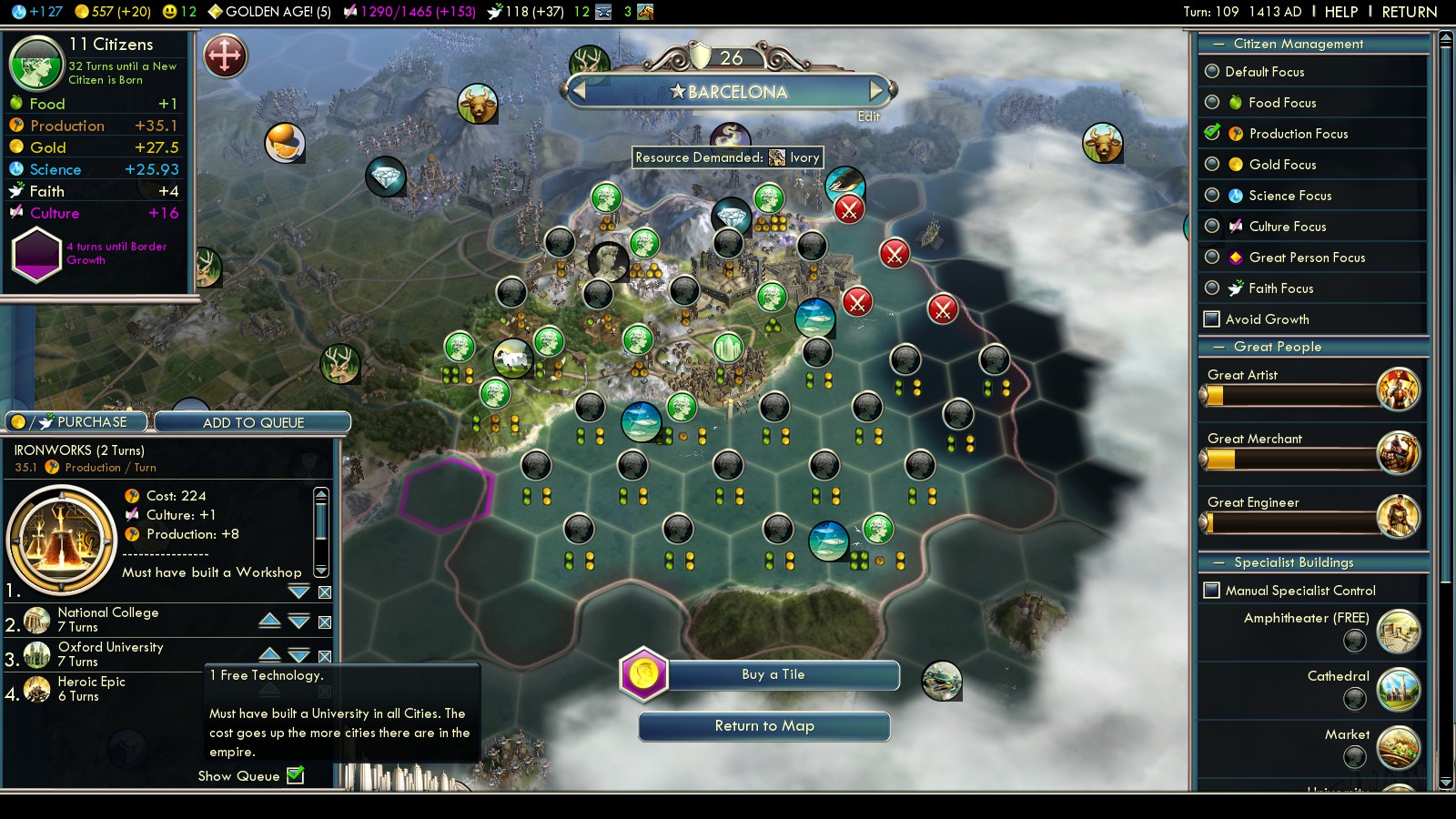Enable Manual Specialist Control

1212,591
